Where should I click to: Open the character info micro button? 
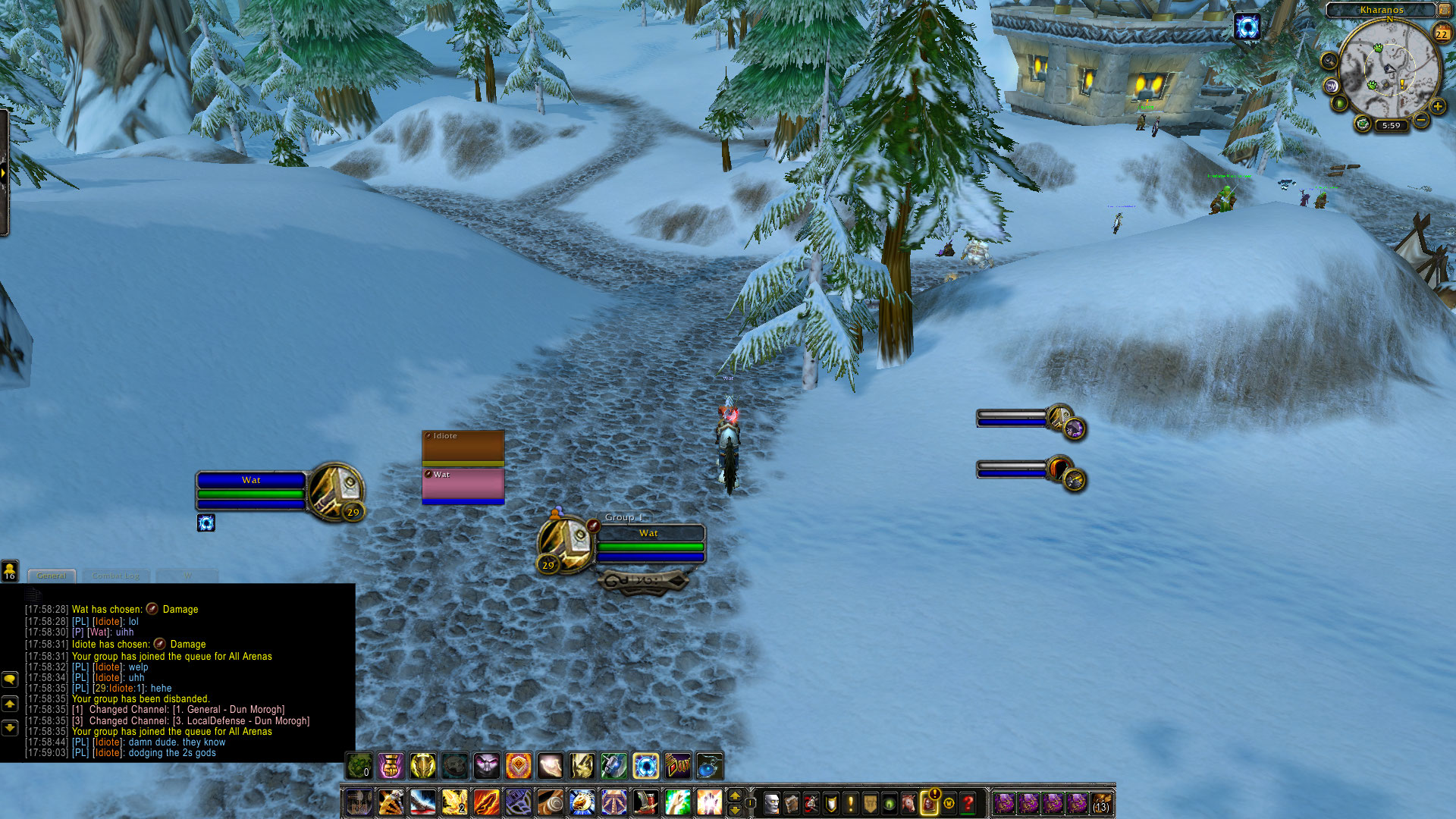[771, 802]
